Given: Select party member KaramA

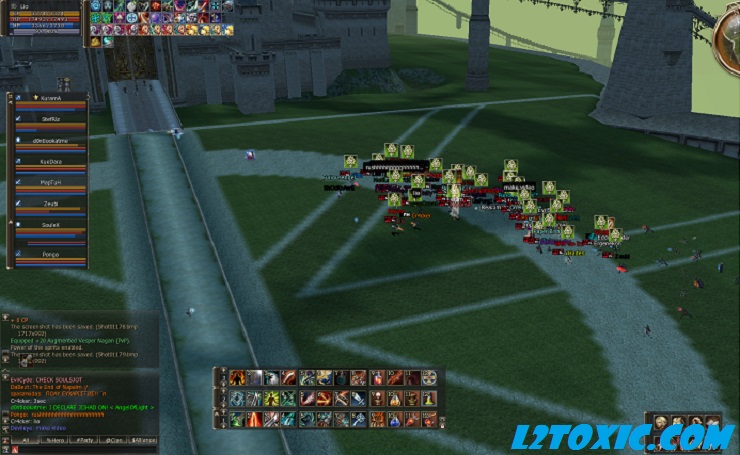Looking at the screenshot, I should (x=50, y=99).
